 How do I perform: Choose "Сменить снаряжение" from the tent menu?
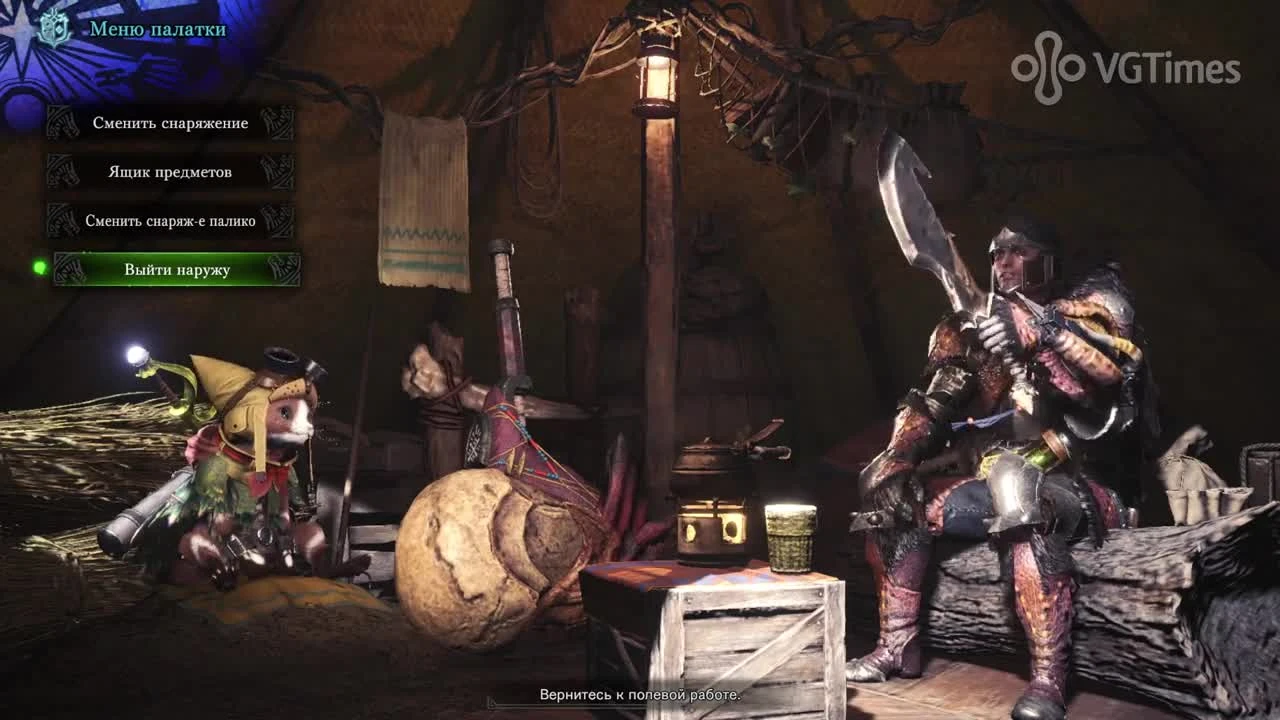(x=173, y=123)
